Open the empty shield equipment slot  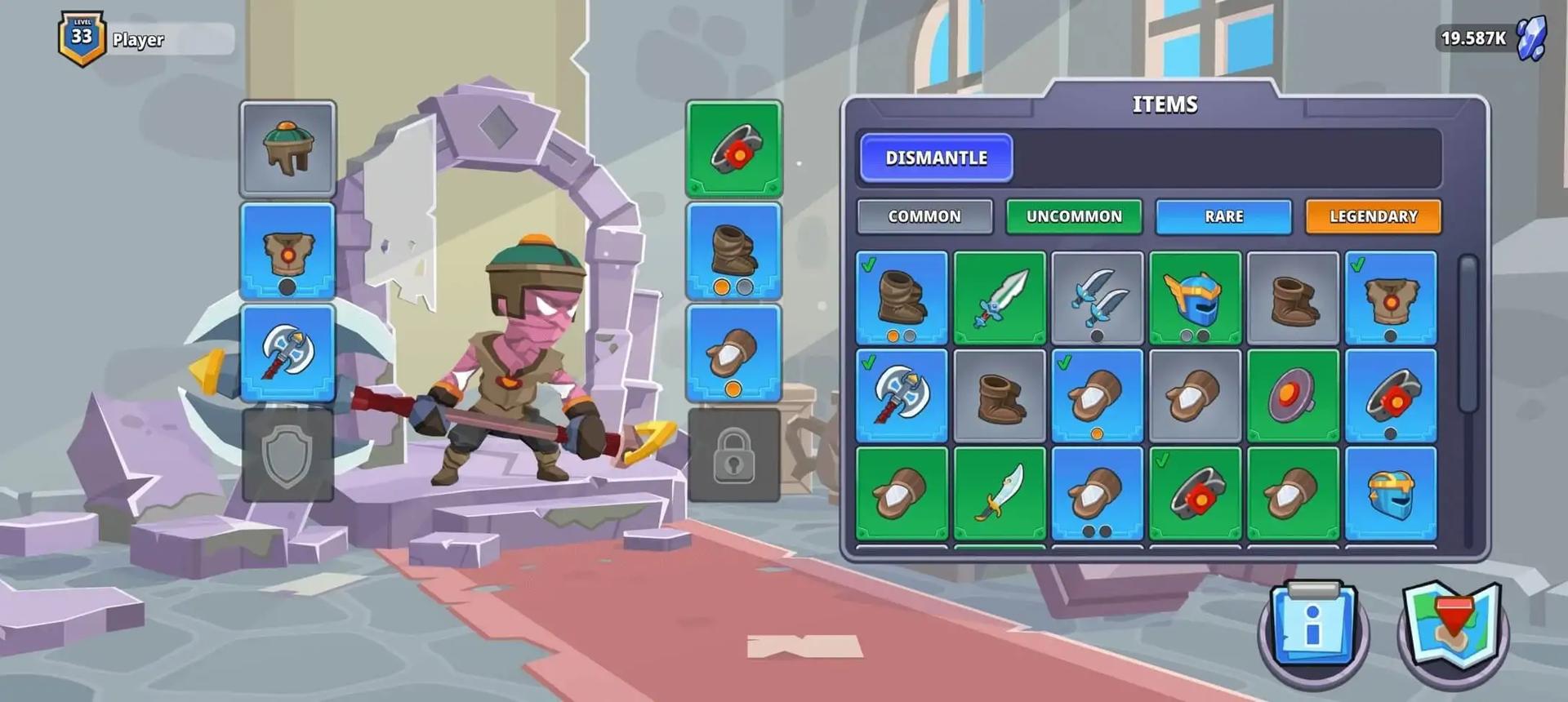(287, 455)
